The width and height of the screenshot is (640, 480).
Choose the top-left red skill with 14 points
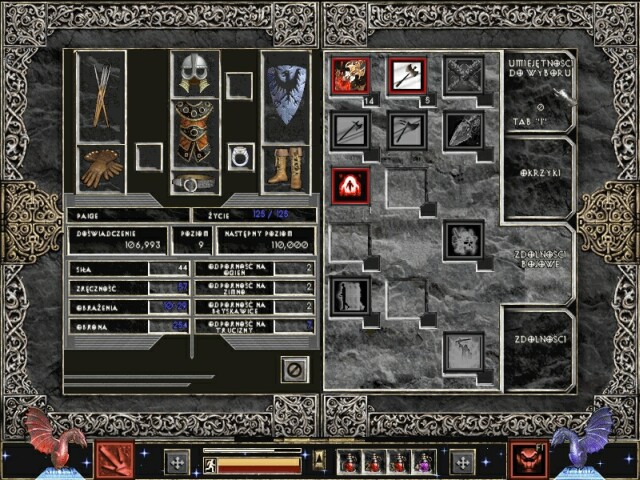[351, 75]
